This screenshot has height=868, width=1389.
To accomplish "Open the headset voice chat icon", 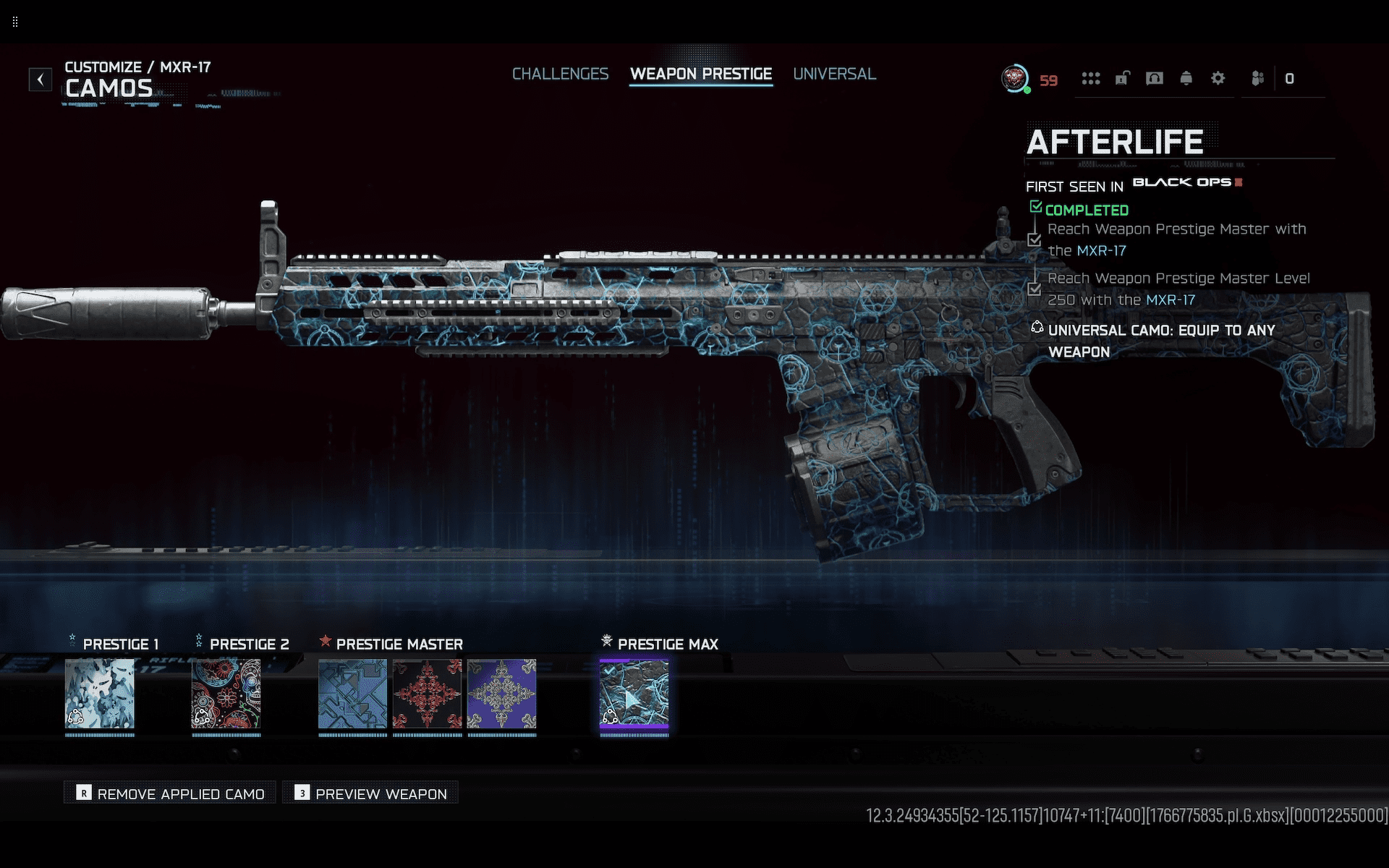I will pos(1154,78).
